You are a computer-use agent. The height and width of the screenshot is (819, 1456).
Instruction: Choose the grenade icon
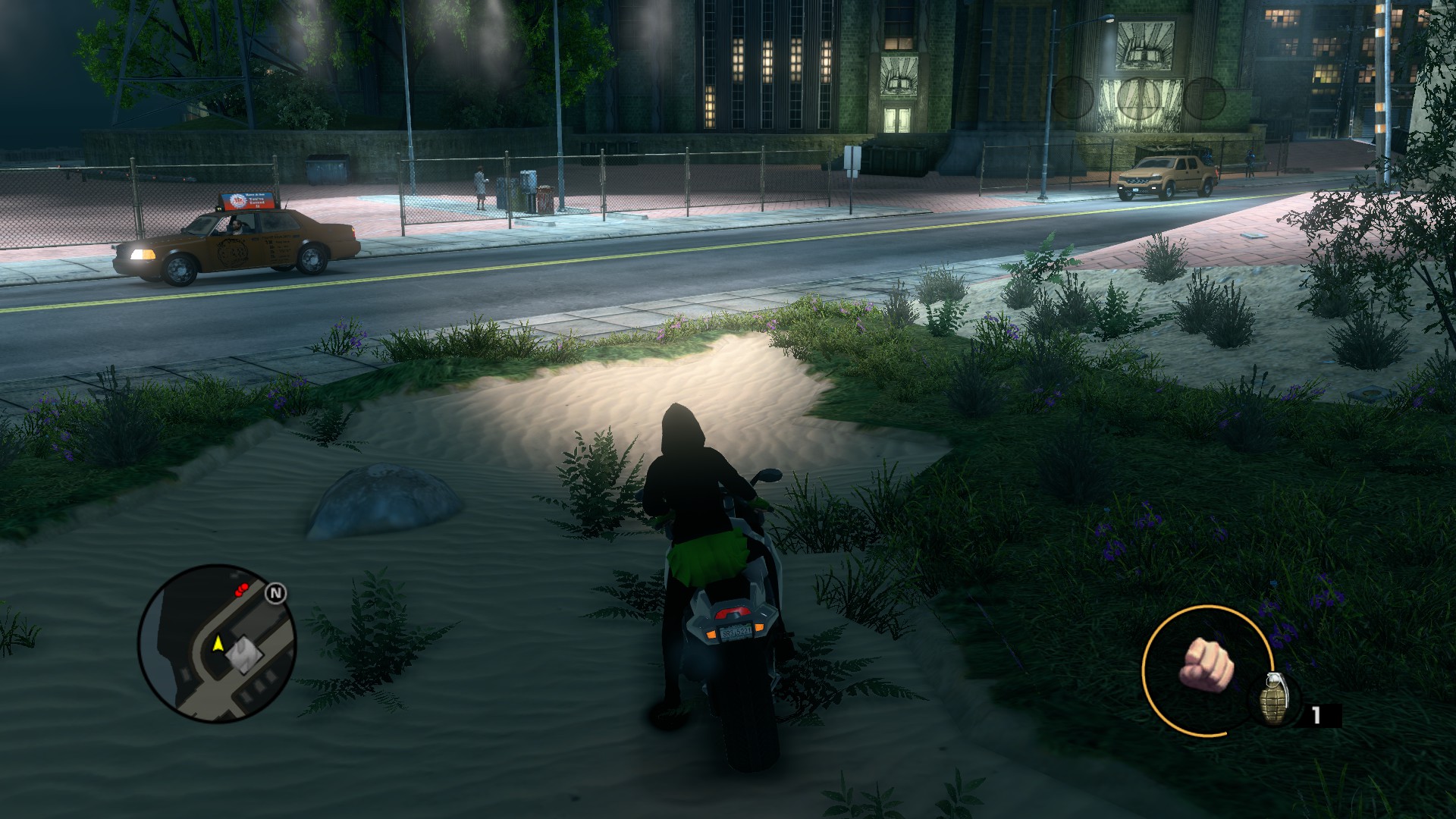pos(1273,699)
